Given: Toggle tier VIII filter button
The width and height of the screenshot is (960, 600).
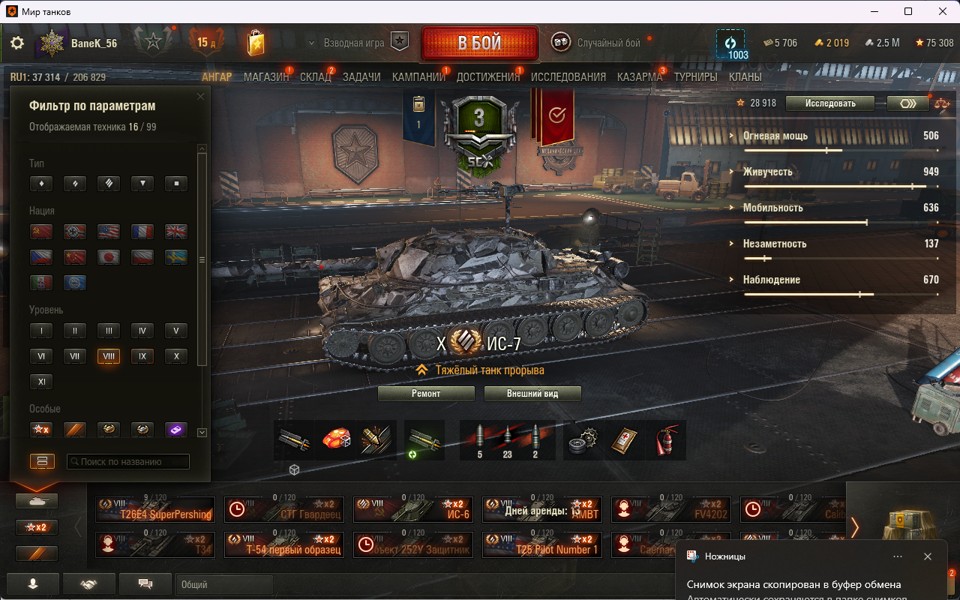Looking at the screenshot, I should pyautogui.click(x=108, y=356).
